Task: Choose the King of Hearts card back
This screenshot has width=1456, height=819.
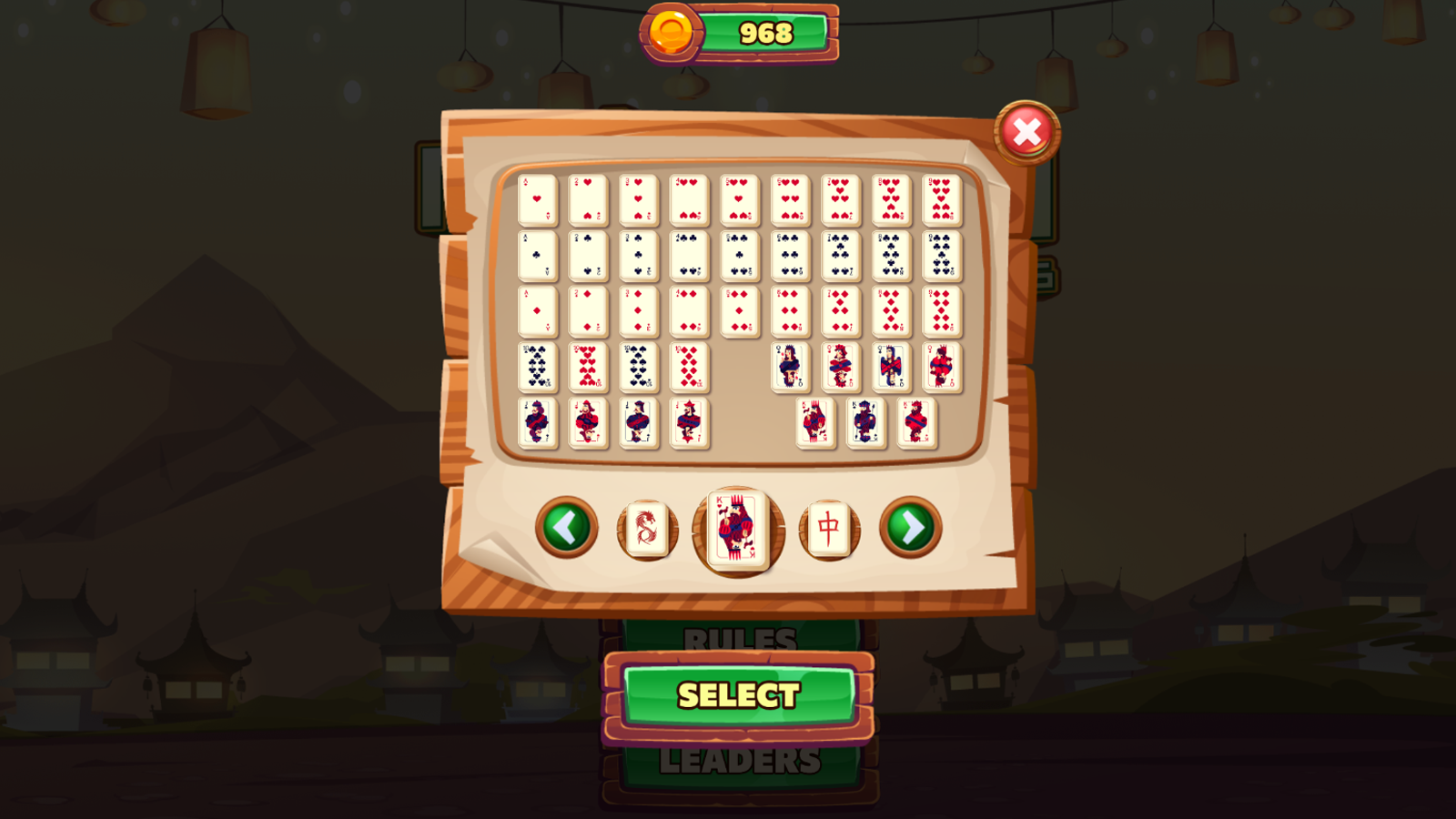Action: (x=737, y=528)
